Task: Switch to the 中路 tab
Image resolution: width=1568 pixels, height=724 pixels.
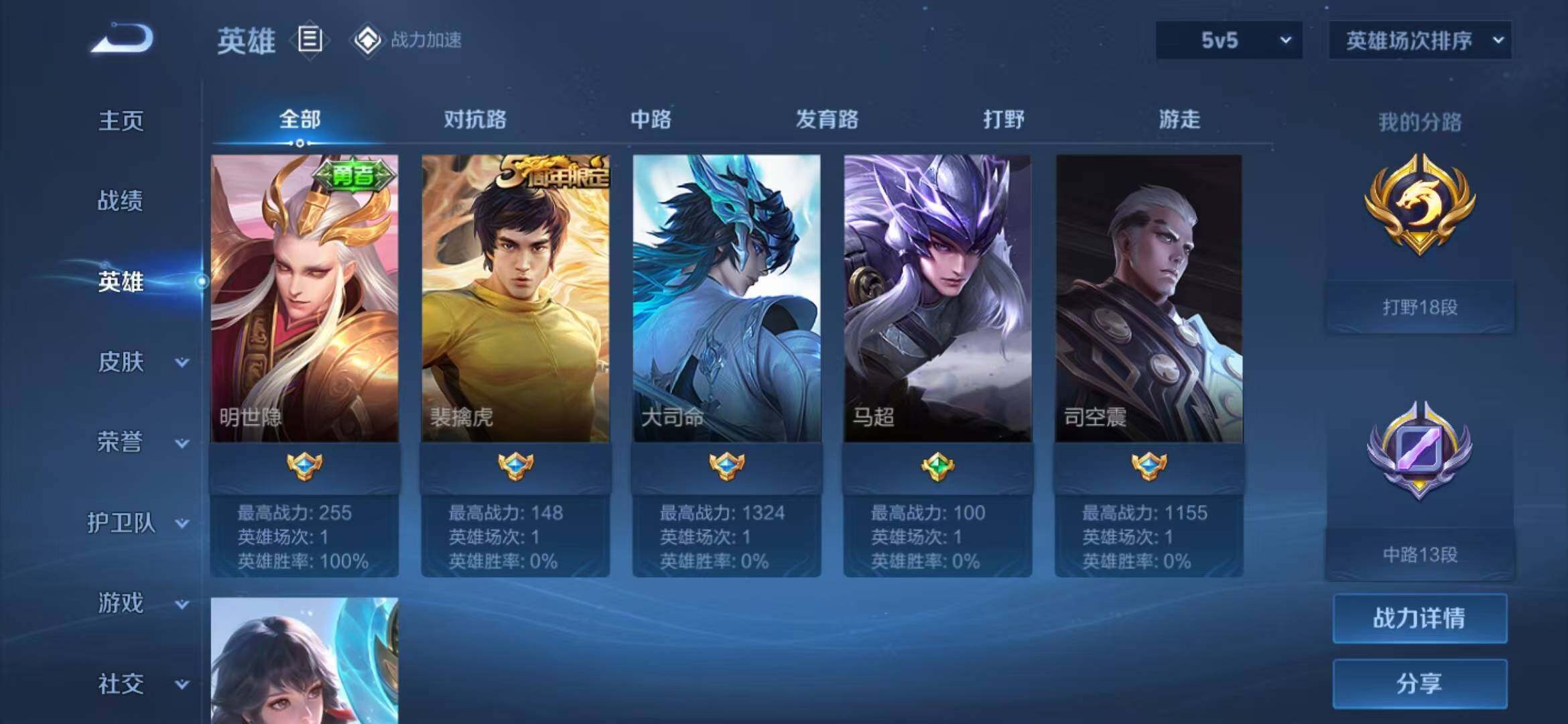Action: tap(651, 120)
